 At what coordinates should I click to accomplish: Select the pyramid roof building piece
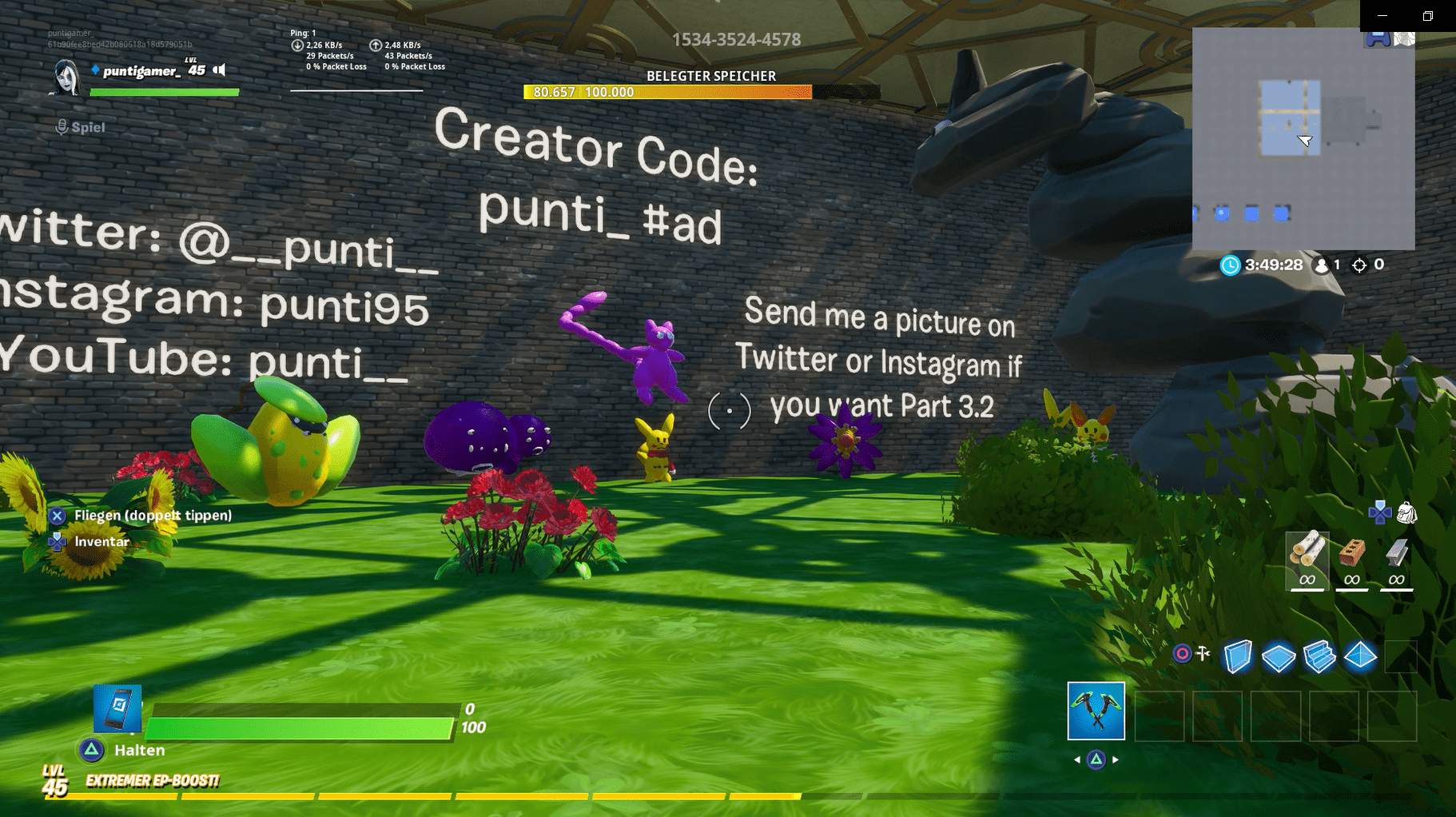[1360, 657]
